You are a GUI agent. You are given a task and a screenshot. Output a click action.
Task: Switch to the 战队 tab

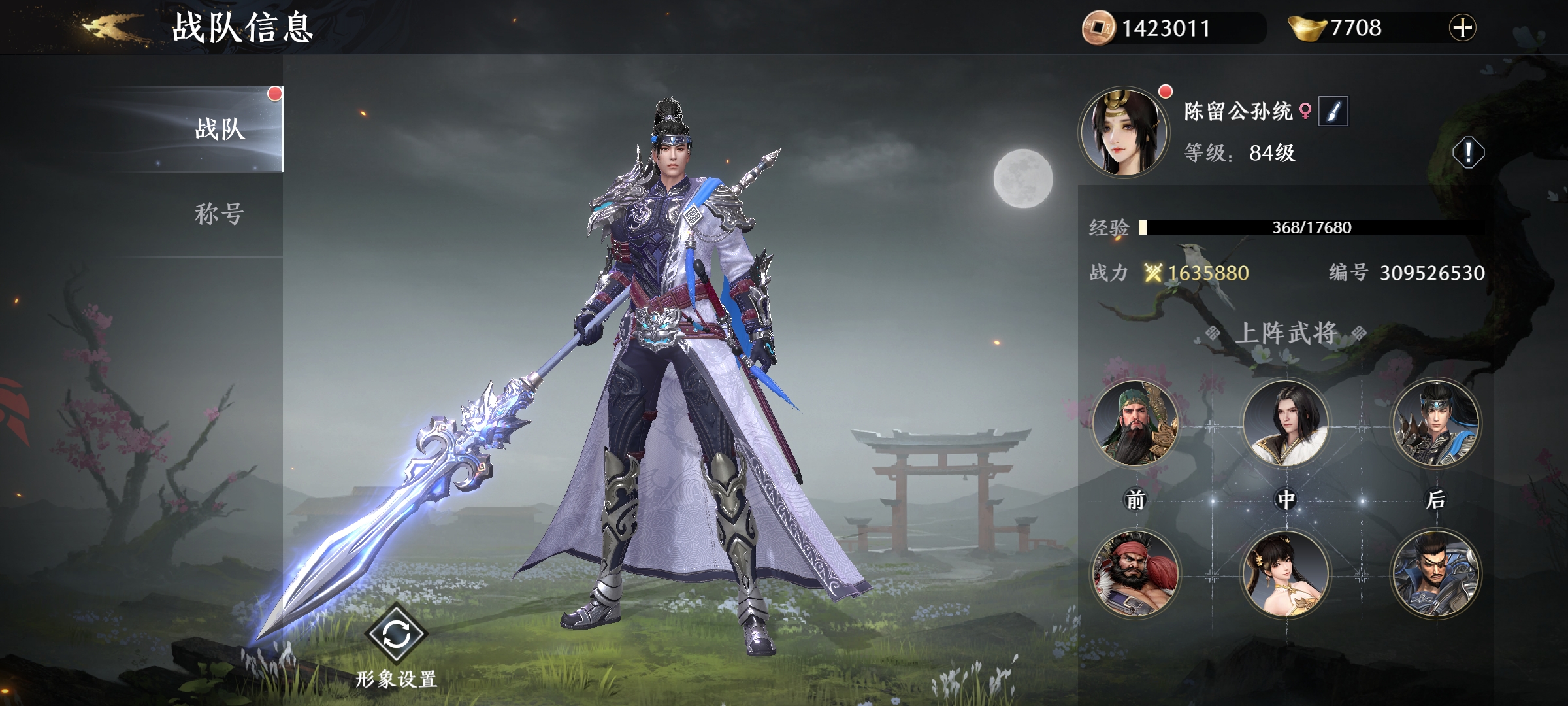220,129
